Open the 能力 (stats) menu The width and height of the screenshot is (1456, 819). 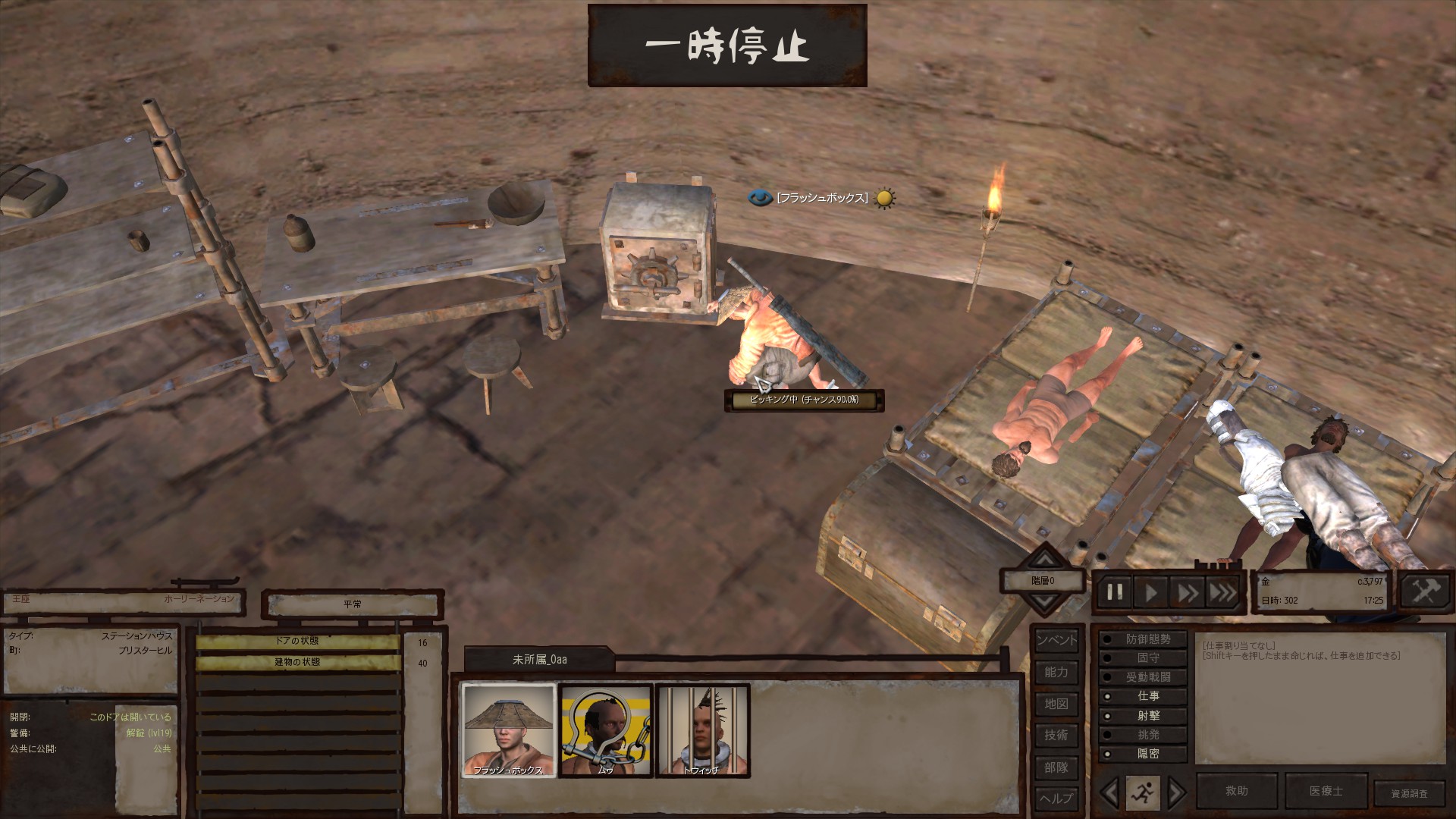pyautogui.click(x=1056, y=672)
